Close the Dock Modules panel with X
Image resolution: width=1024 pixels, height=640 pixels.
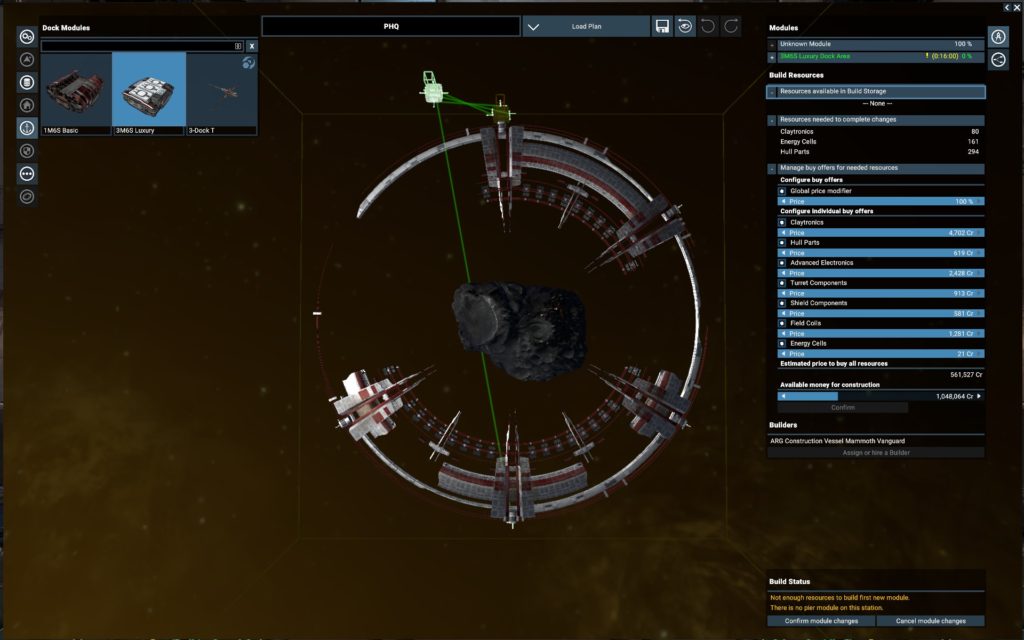click(x=252, y=46)
